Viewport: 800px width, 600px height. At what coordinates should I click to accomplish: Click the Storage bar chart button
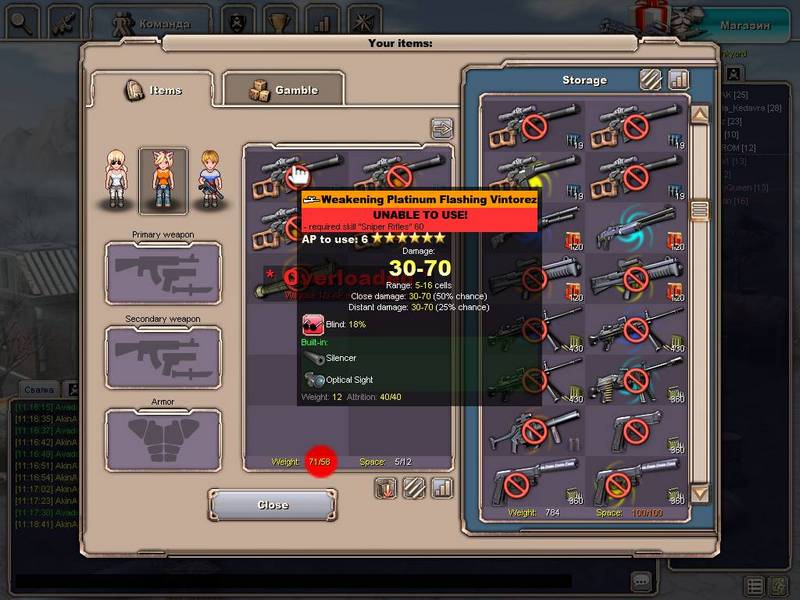click(679, 79)
